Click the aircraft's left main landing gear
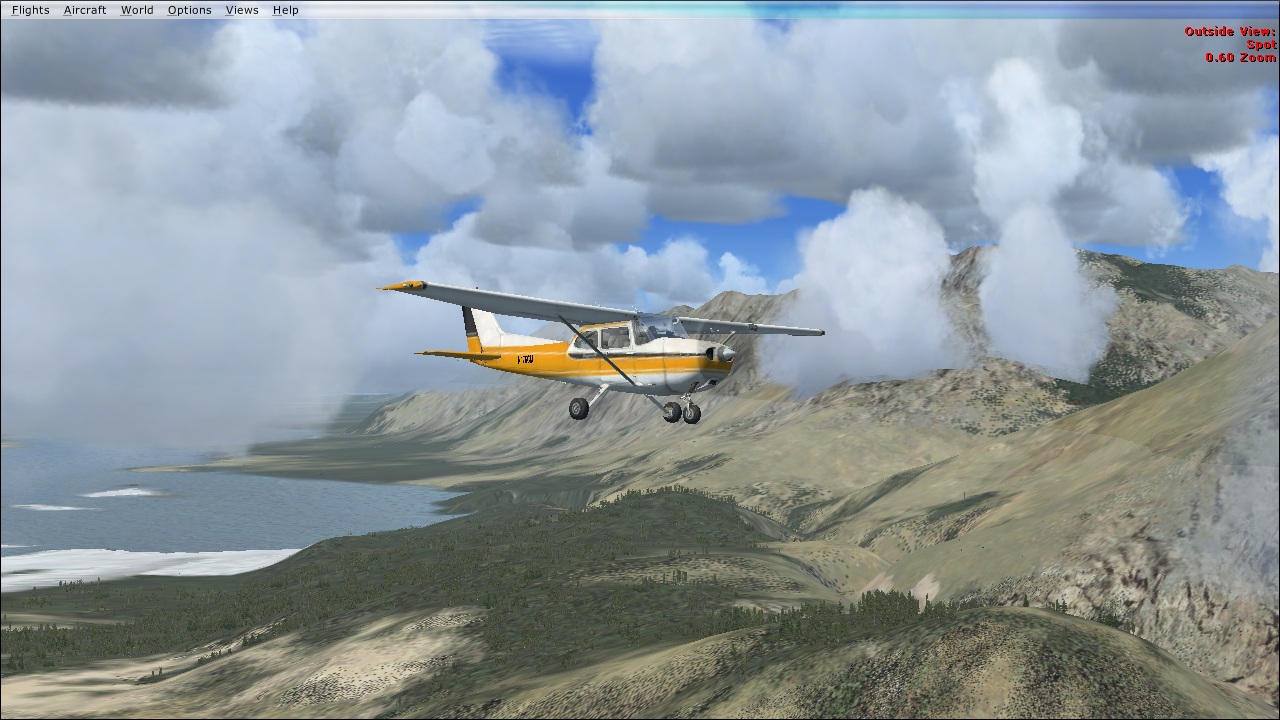Viewport: 1280px width, 720px height. click(578, 410)
